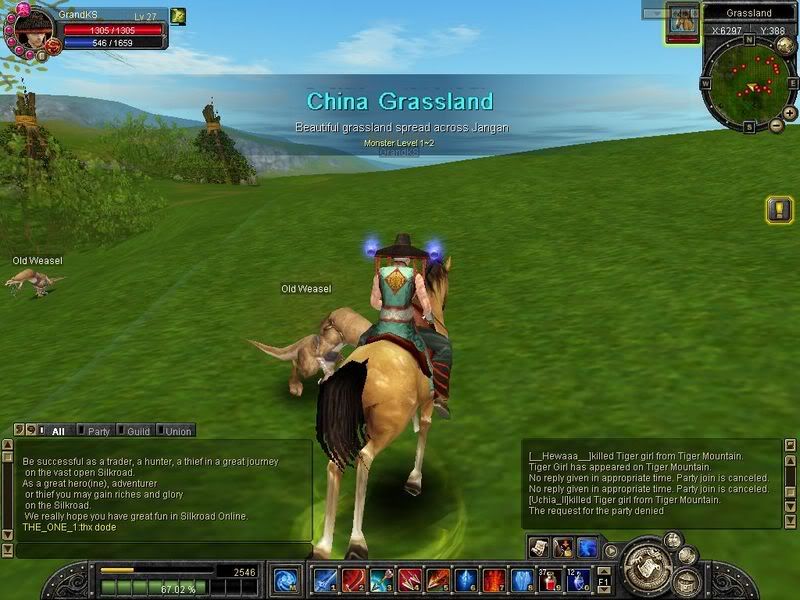Click the F1 hotbar page switcher

point(604,579)
